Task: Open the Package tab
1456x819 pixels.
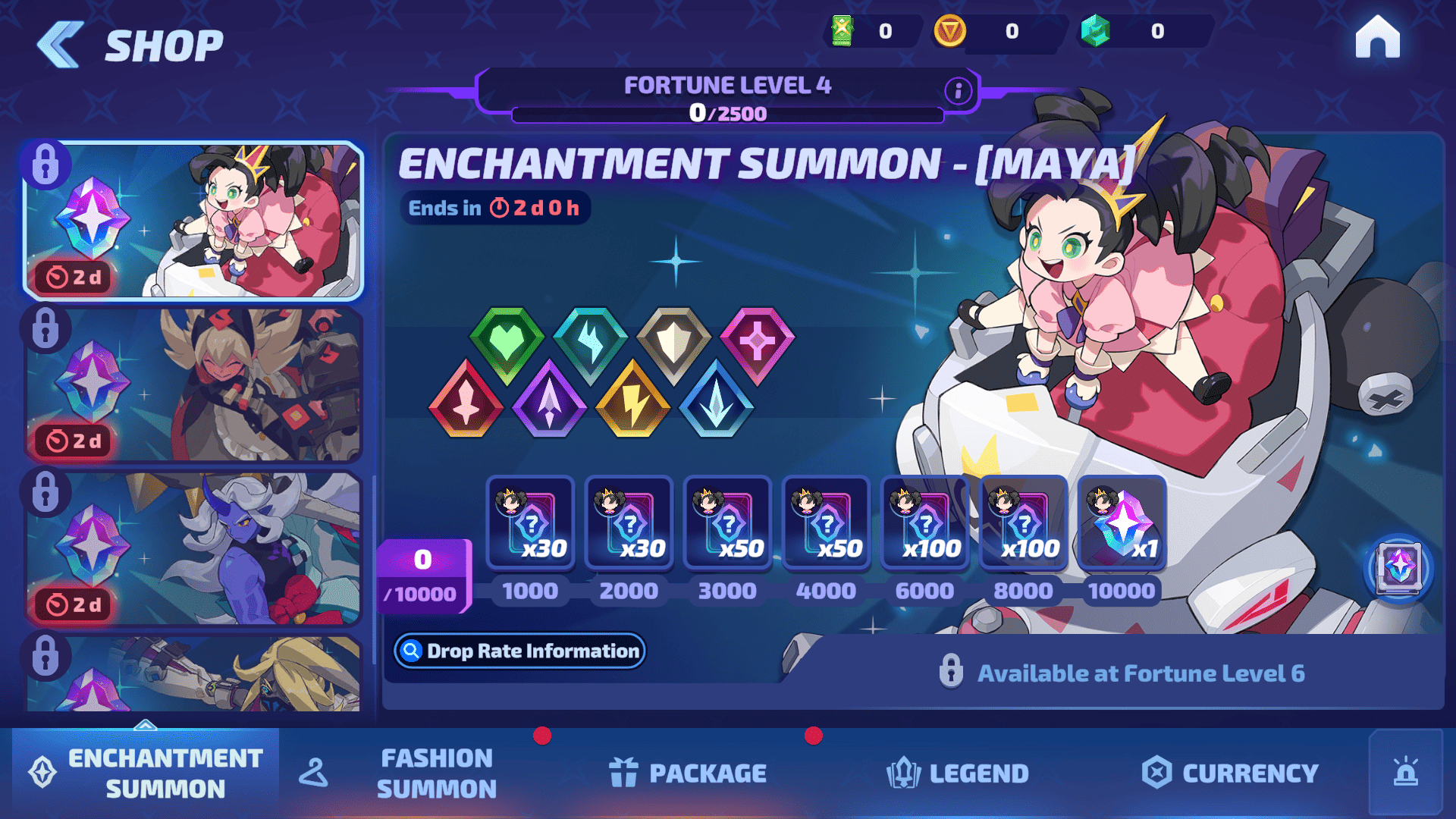Action: pyautogui.click(x=688, y=773)
